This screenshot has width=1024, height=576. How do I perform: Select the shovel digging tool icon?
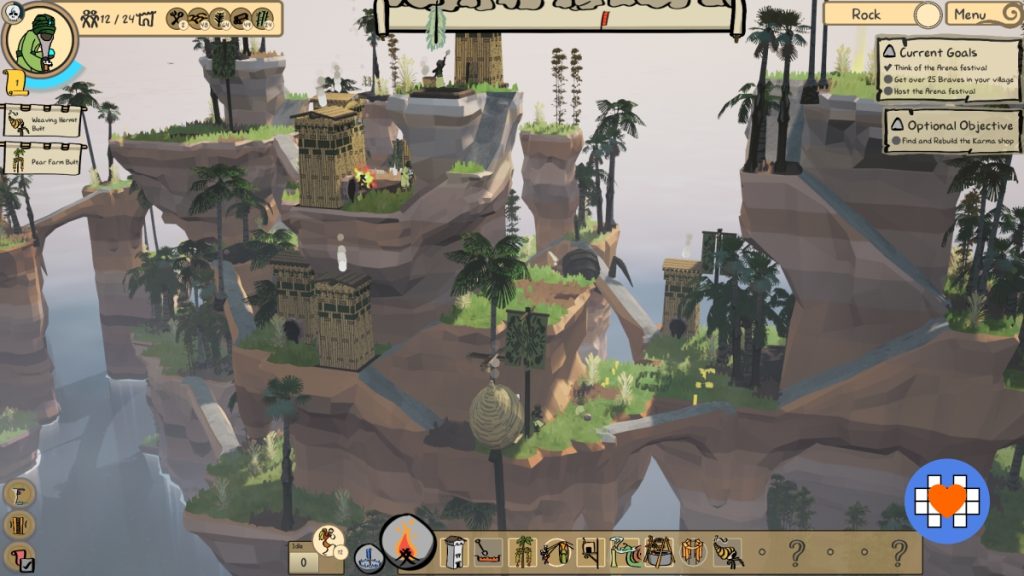pos(488,551)
